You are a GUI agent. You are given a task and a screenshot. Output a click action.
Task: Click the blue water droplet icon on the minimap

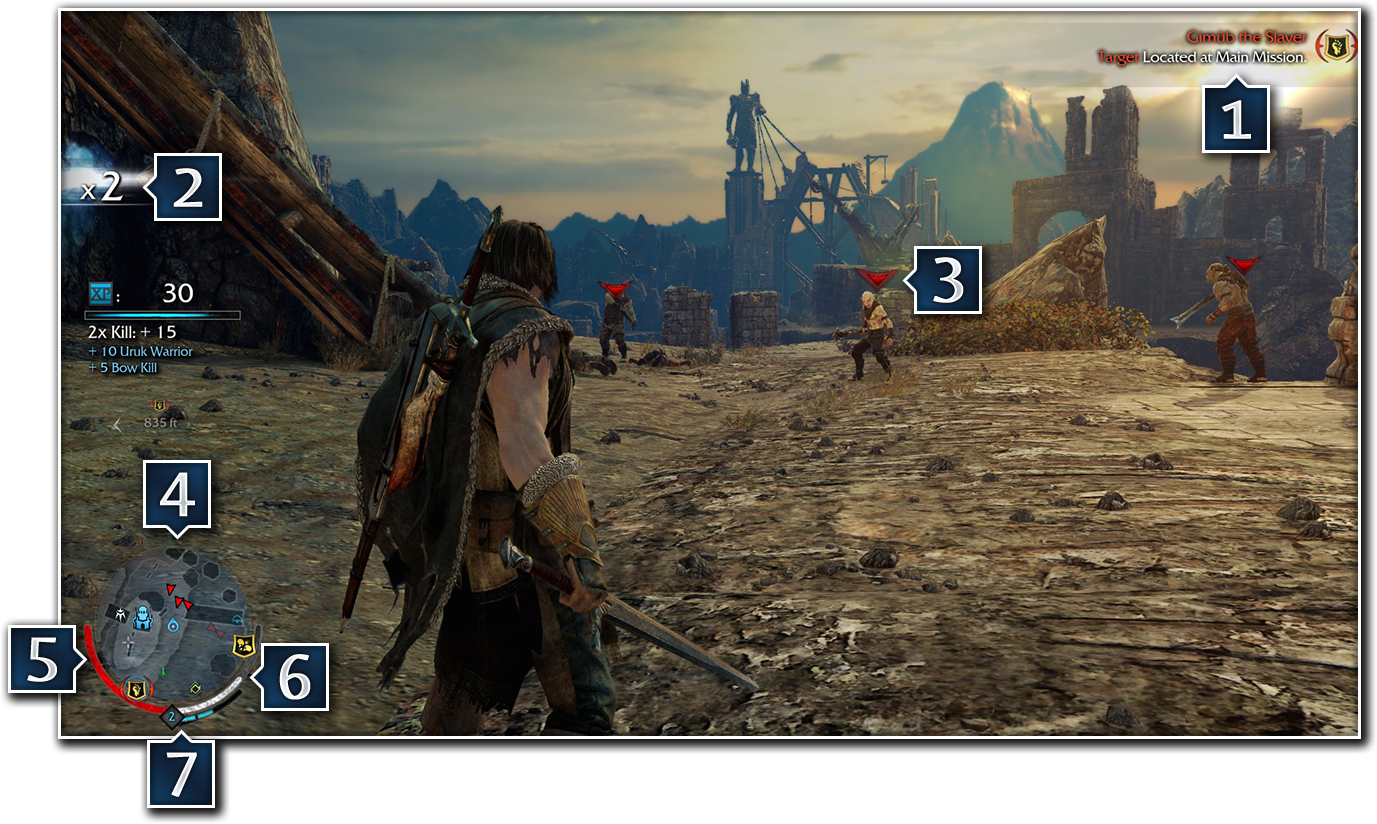pyautogui.click(x=173, y=626)
